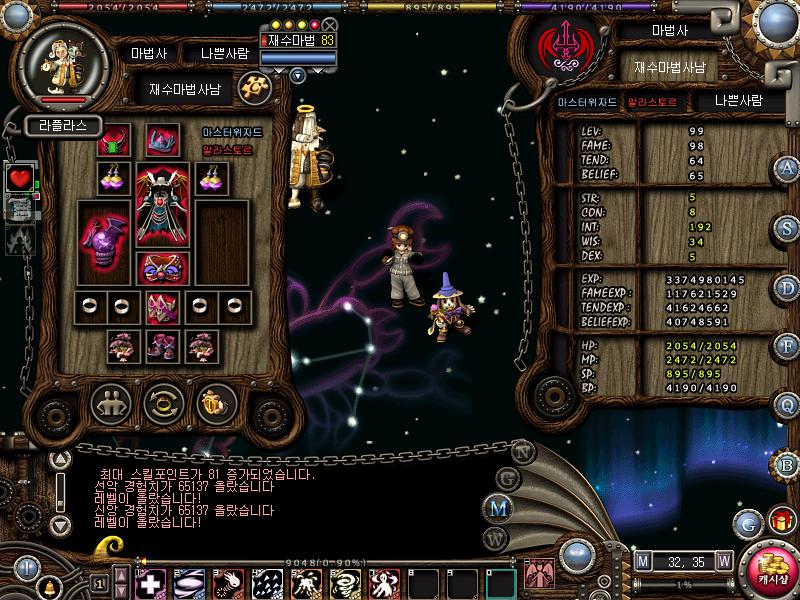This screenshot has width=800, height=600.
Task: Click the round A side button
Action: [787, 168]
